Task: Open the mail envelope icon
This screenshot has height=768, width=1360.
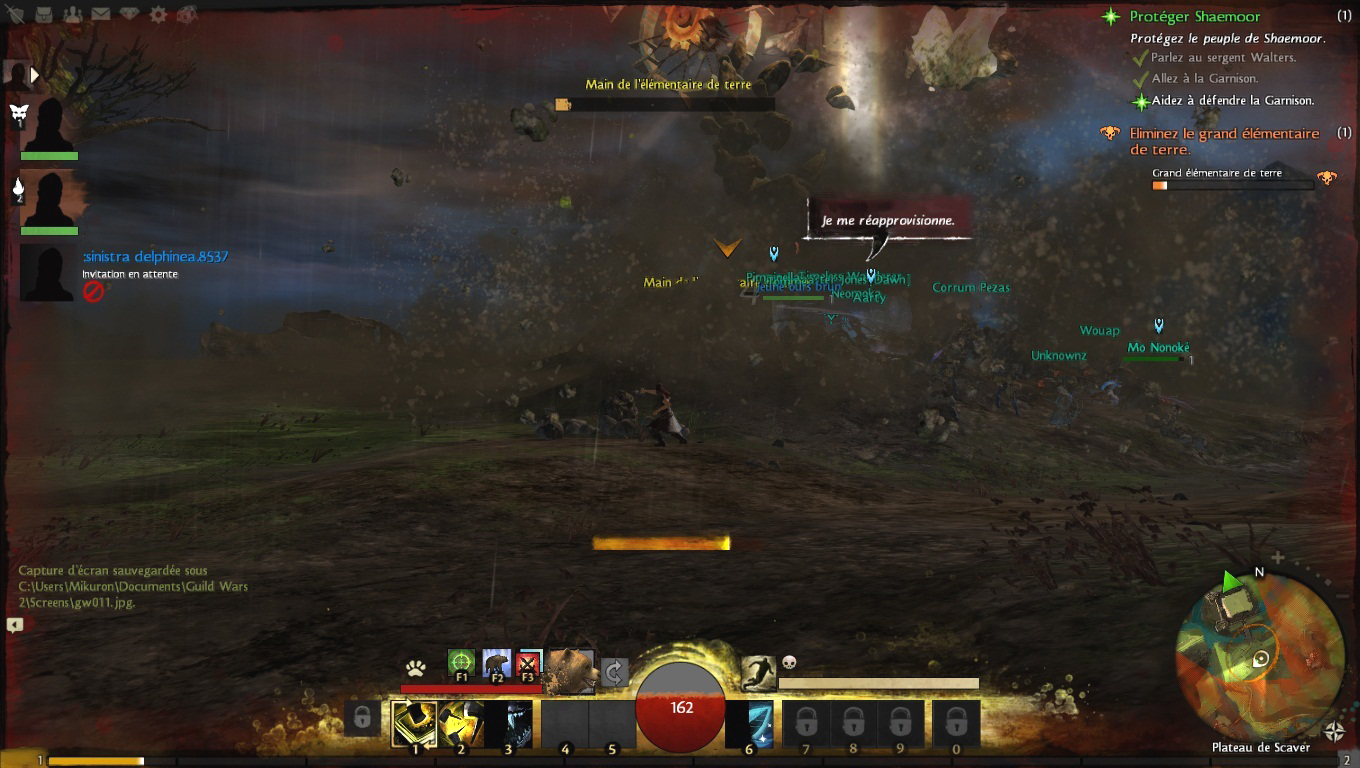Action: 101,14
